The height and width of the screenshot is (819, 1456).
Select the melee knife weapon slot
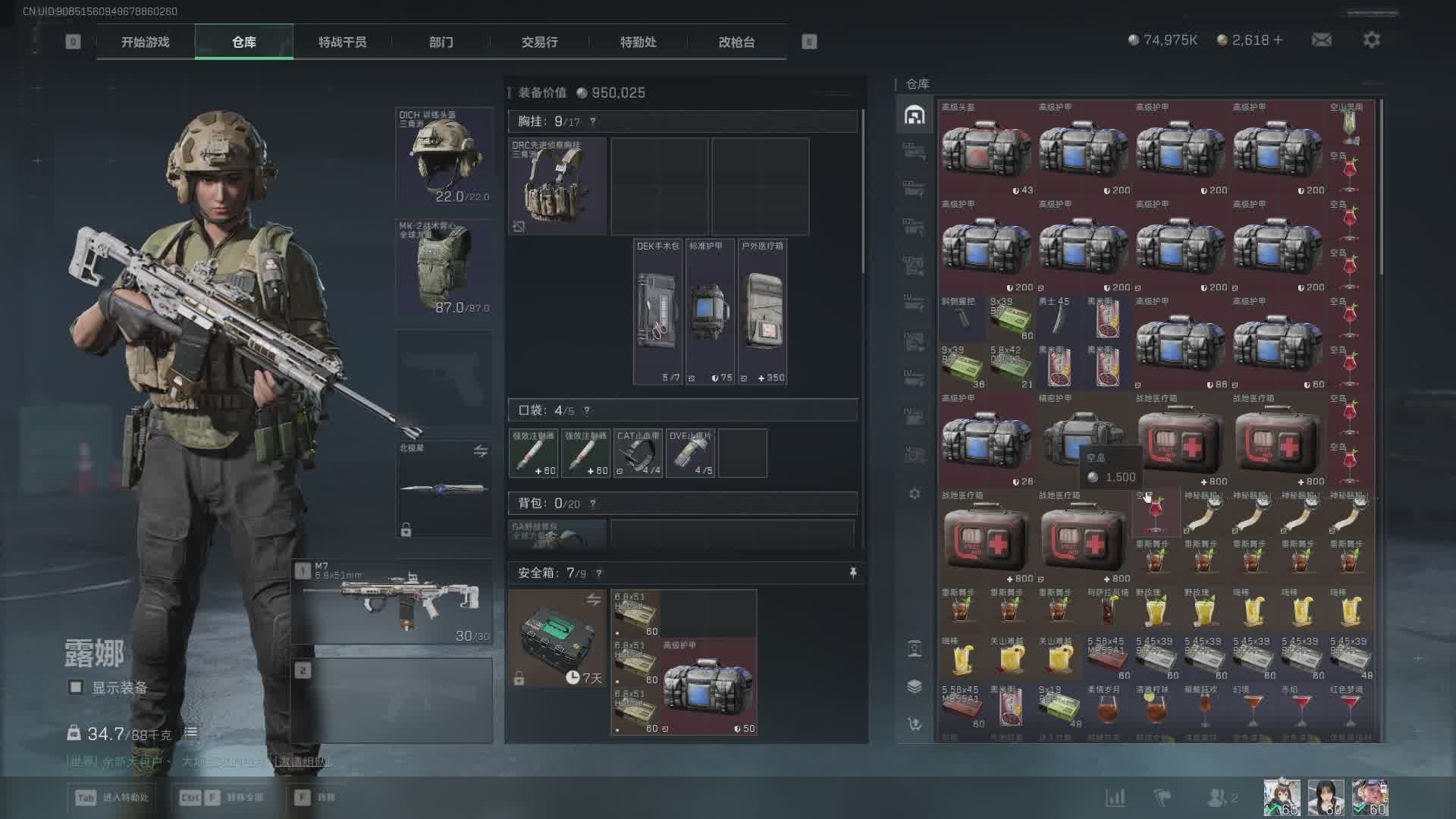[x=444, y=488]
